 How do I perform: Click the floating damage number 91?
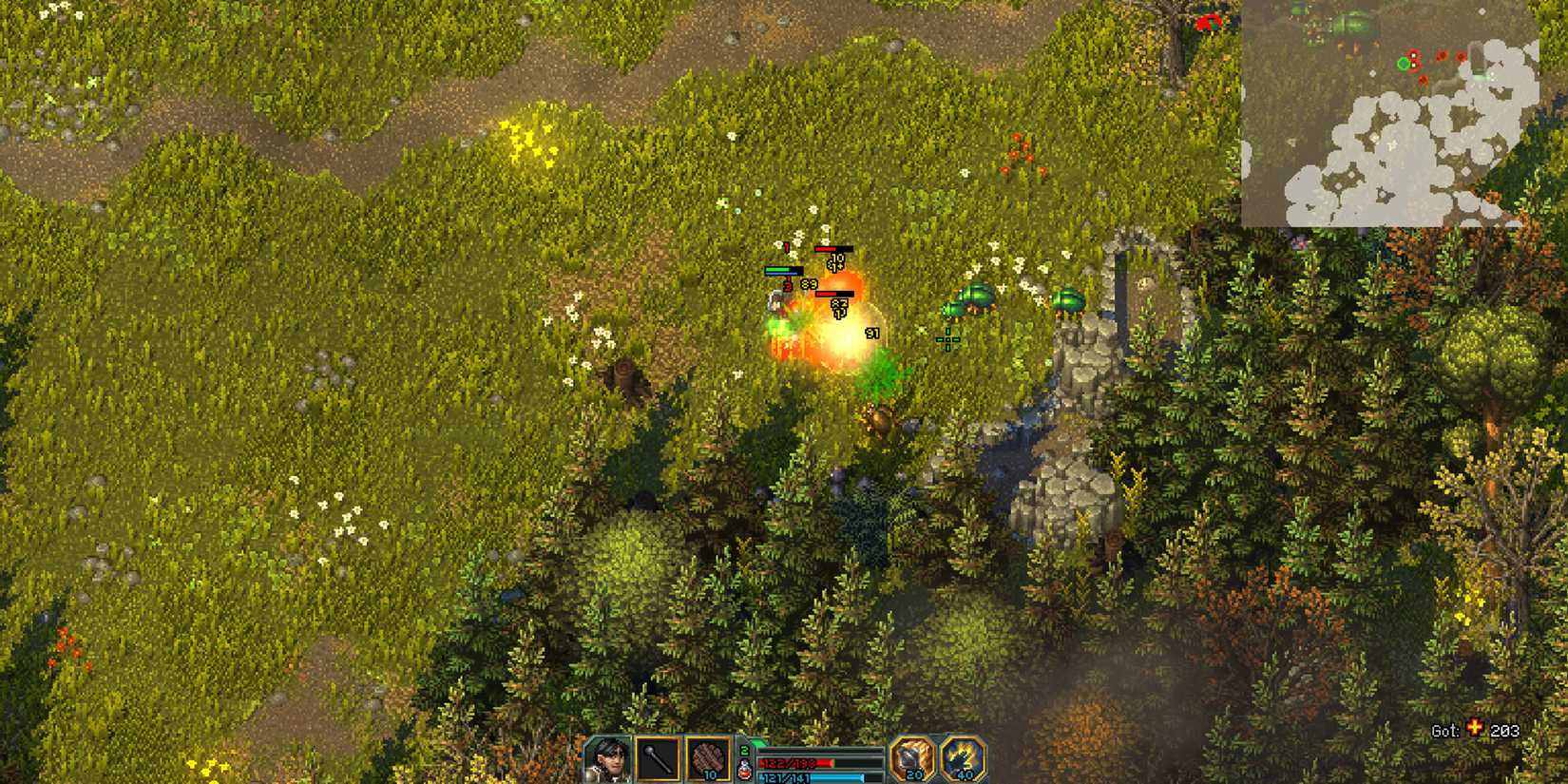[872, 333]
